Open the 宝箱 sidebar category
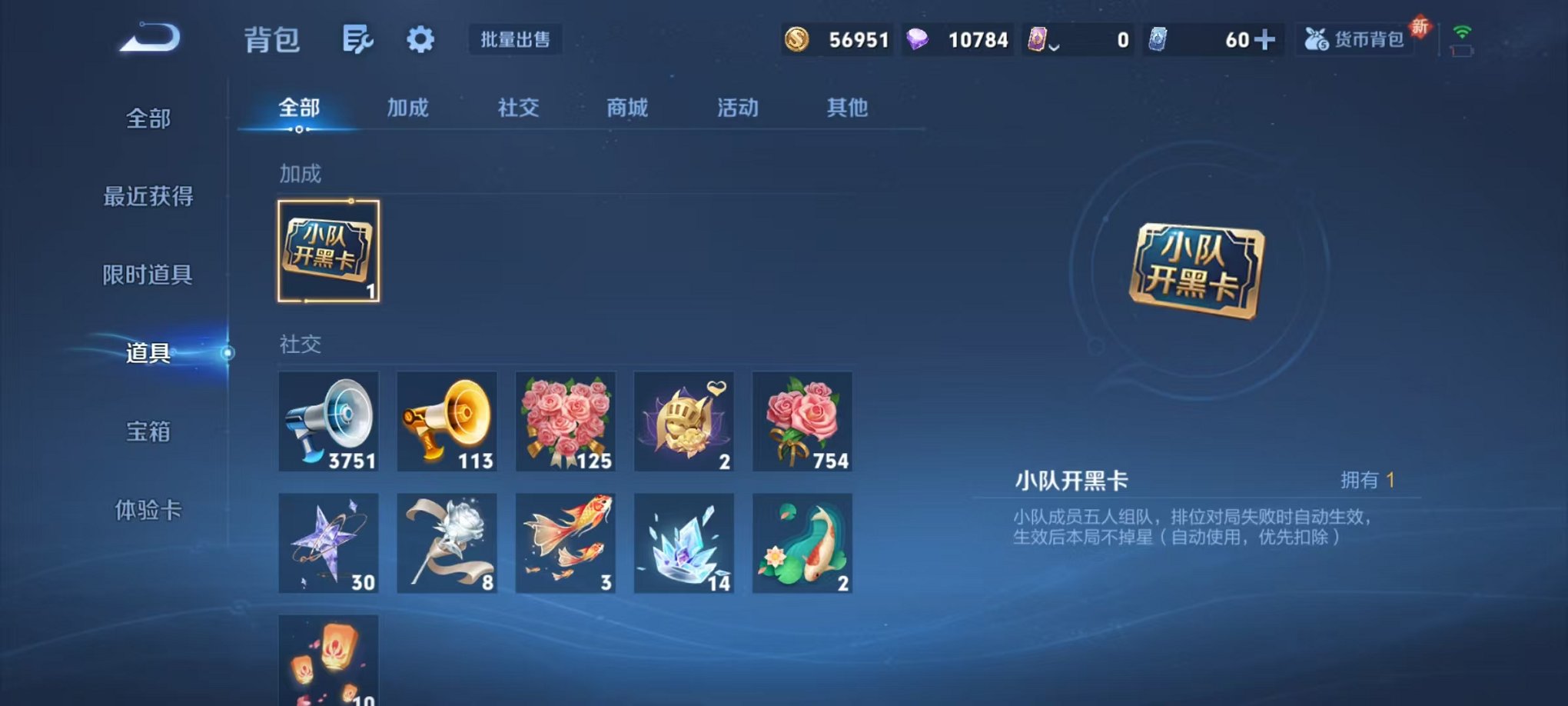The image size is (1568, 706). (146, 434)
